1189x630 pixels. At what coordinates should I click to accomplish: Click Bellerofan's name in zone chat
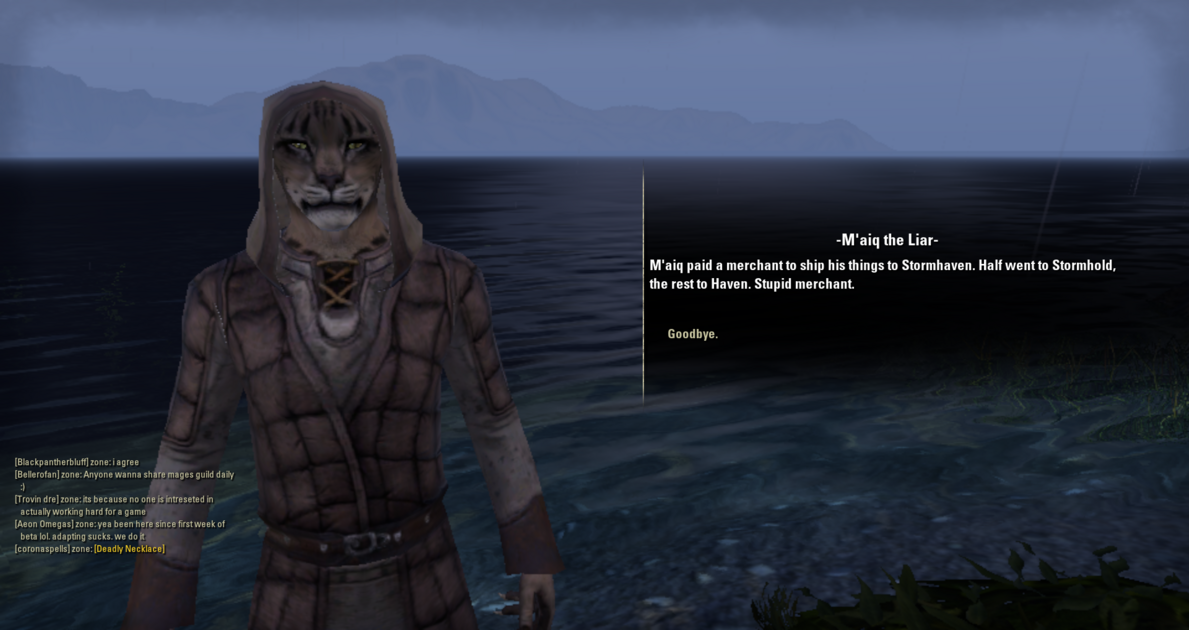[x=37, y=475]
